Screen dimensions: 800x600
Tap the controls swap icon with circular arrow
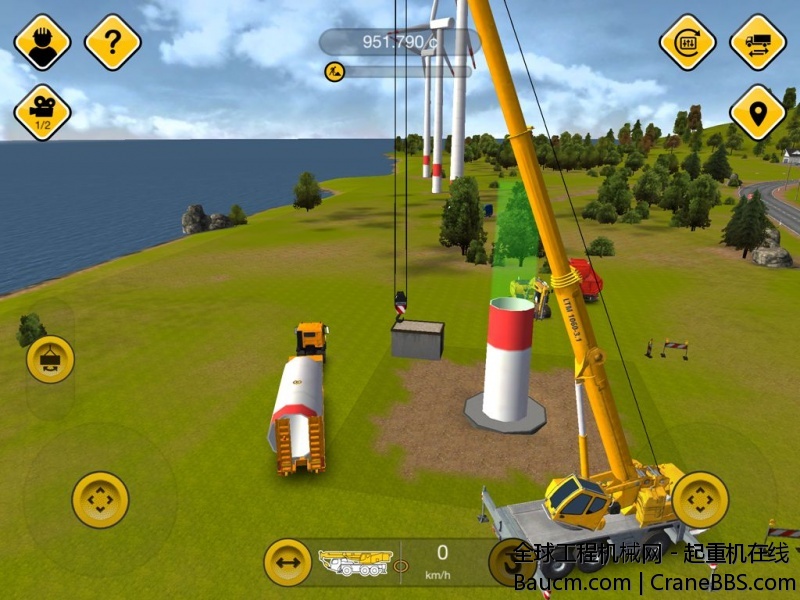pyautogui.click(x=687, y=42)
